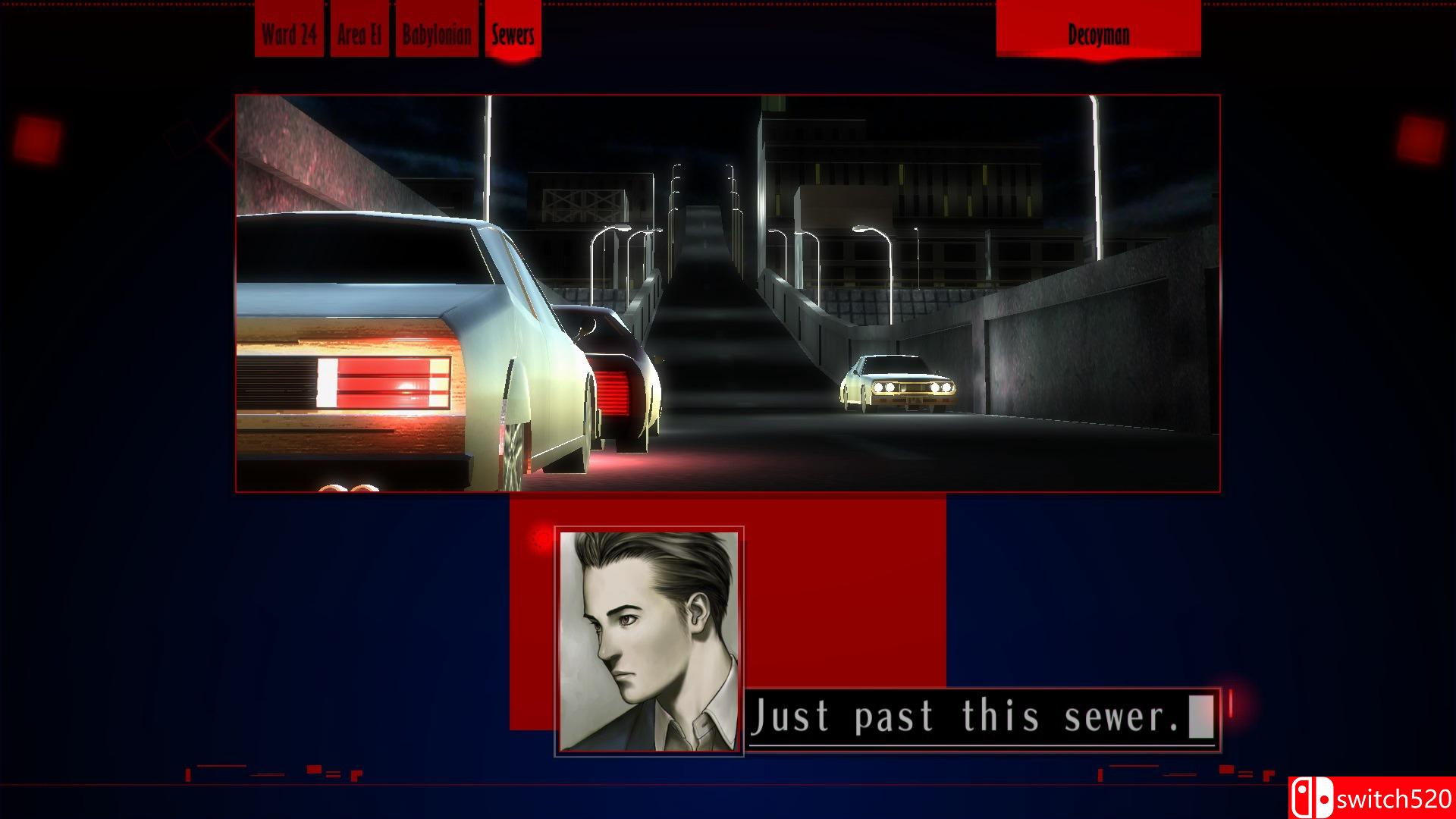Click the glowing red dot beside the portrait
The height and width of the screenshot is (819, 1456).
[x=540, y=536]
